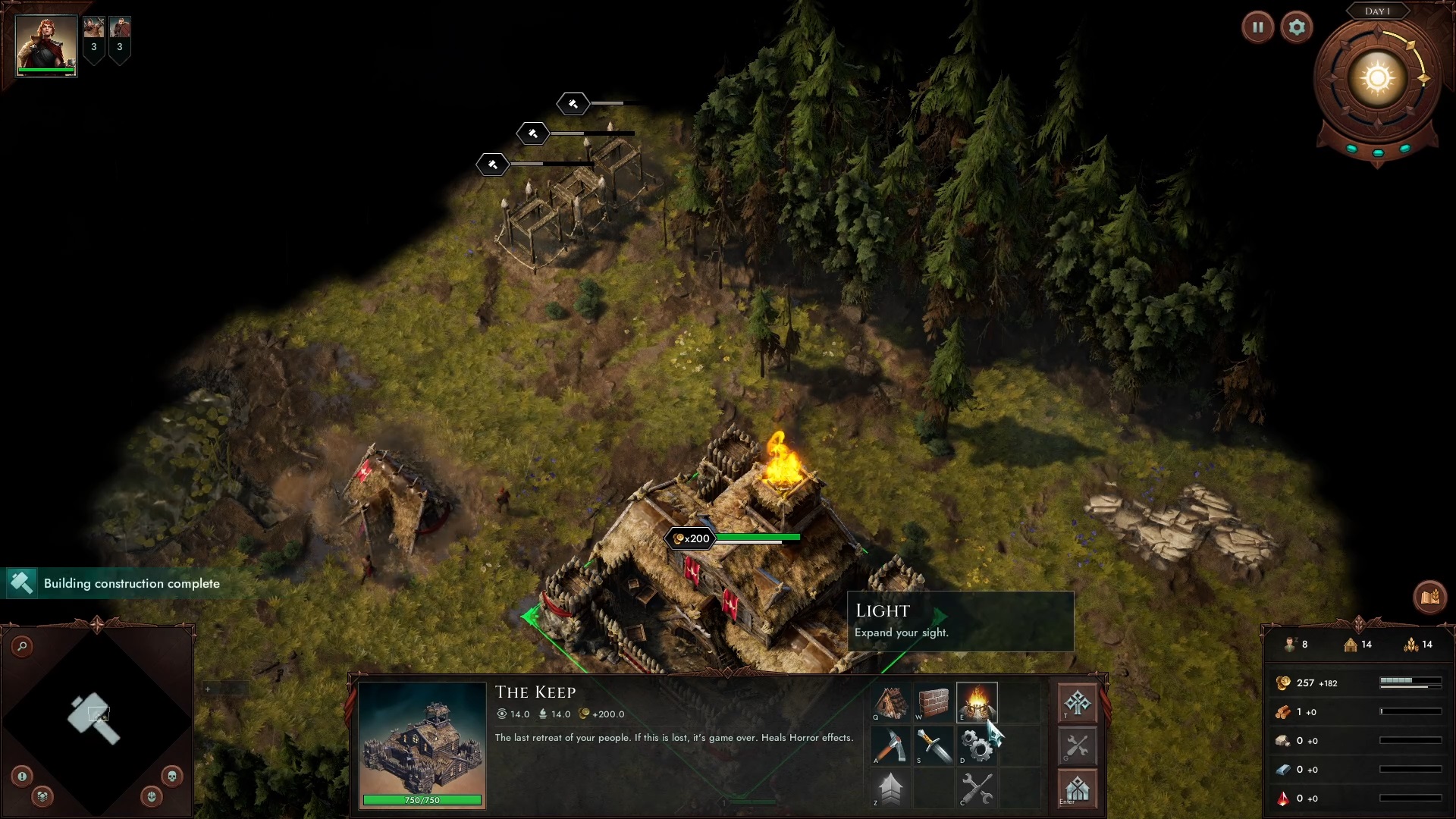Click the skull button beside the minimap
This screenshot has height=819, width=1456.
(x=172, y=776)
